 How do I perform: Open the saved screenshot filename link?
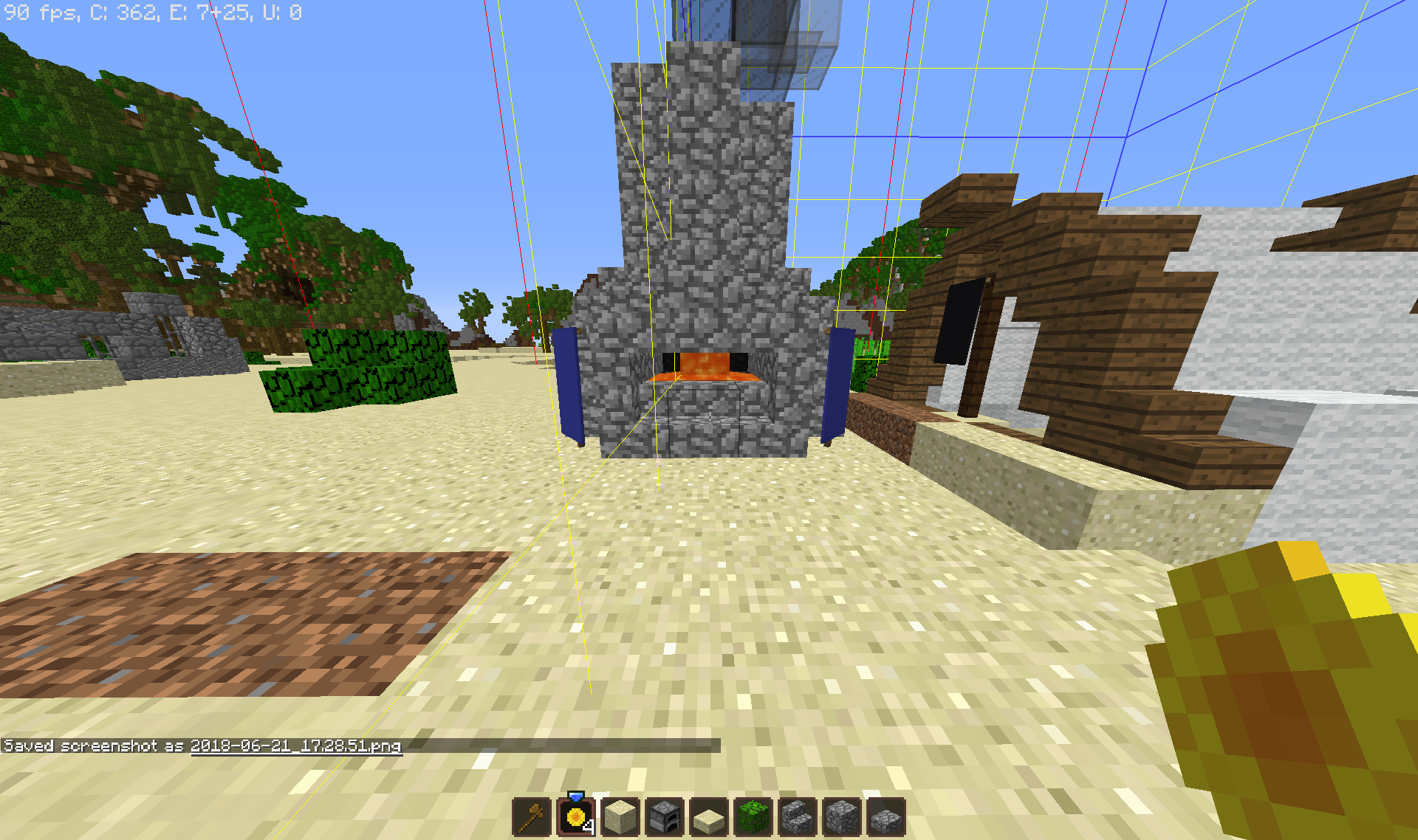click(295, 746)
